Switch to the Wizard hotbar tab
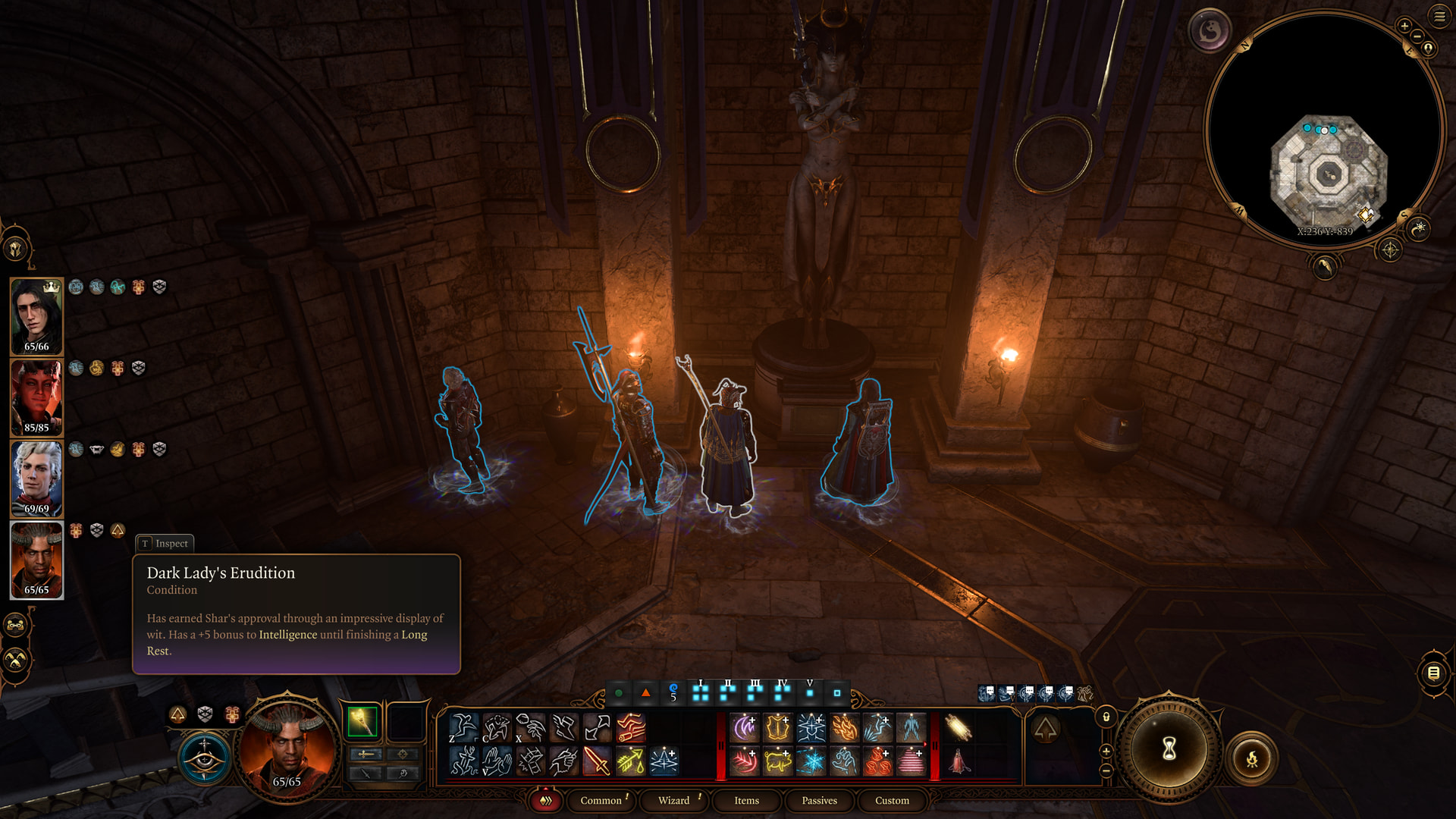The height and width of the screenshot is (819, 1456). pos(673,800)
